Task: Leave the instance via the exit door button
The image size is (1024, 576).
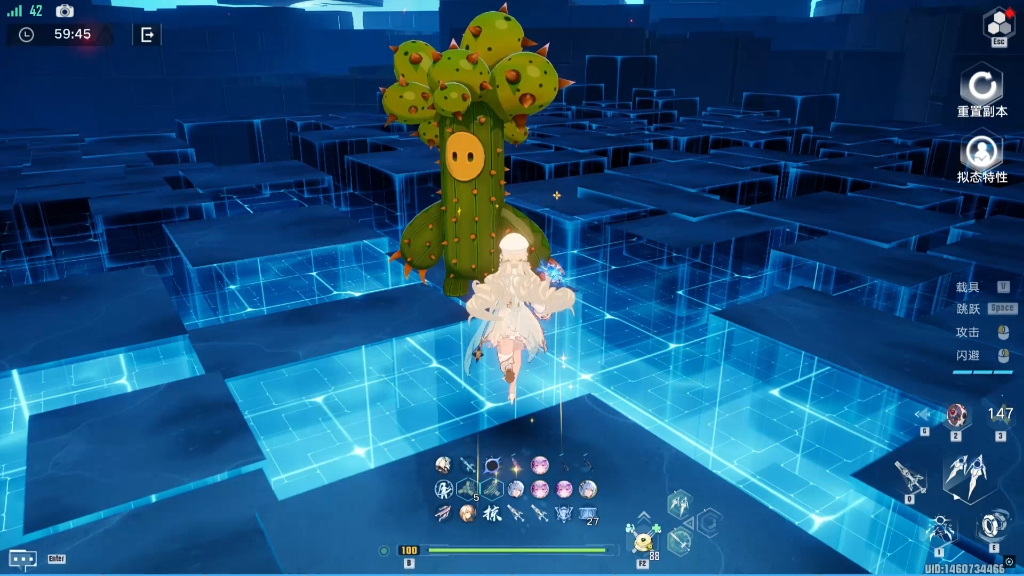Action: point(147,35)
